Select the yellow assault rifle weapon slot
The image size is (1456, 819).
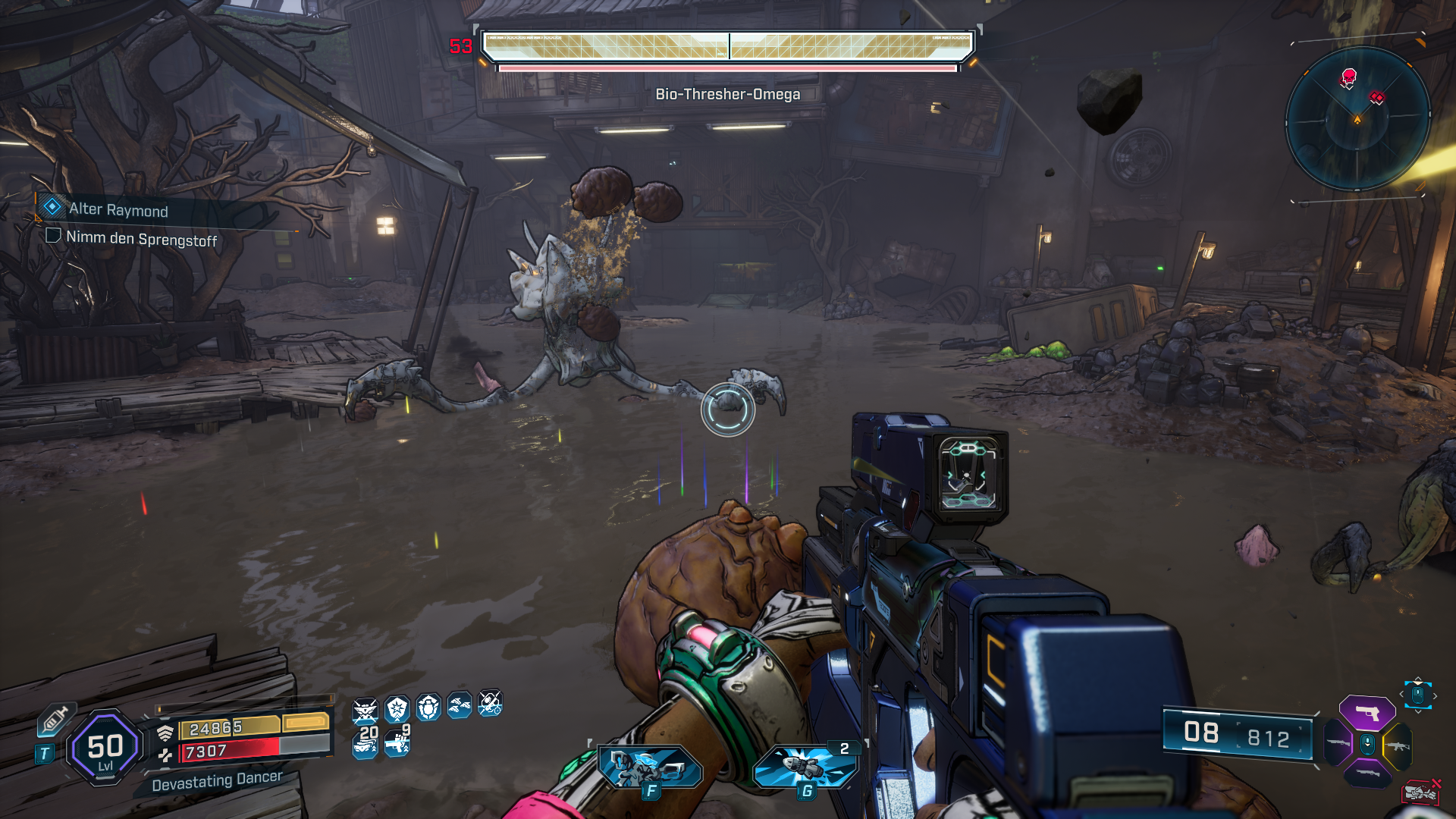point(1398,745)
